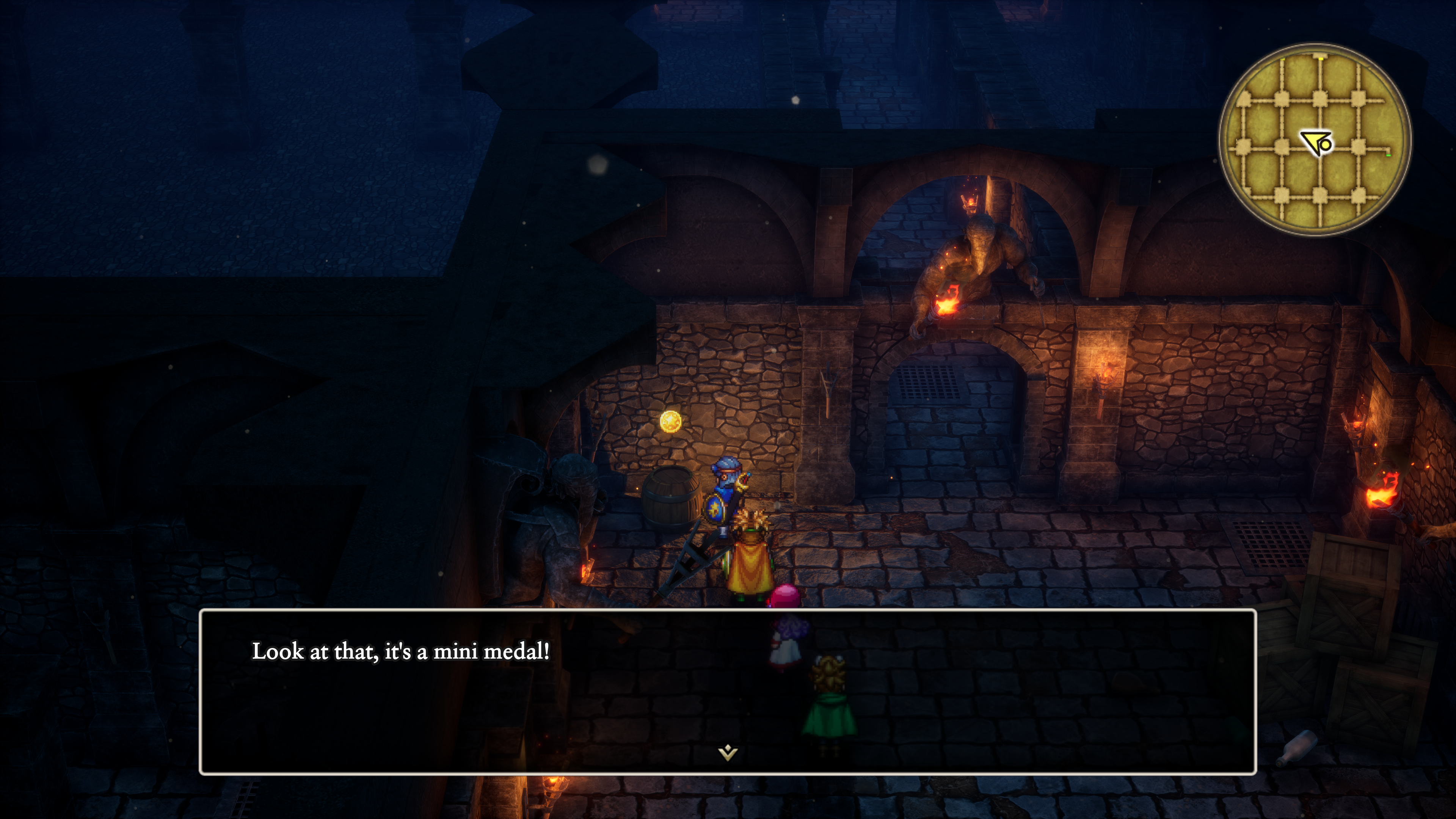Advance dialogue with the down-arrow indicator
The image size is (1456, 819).
pos(728,752)
